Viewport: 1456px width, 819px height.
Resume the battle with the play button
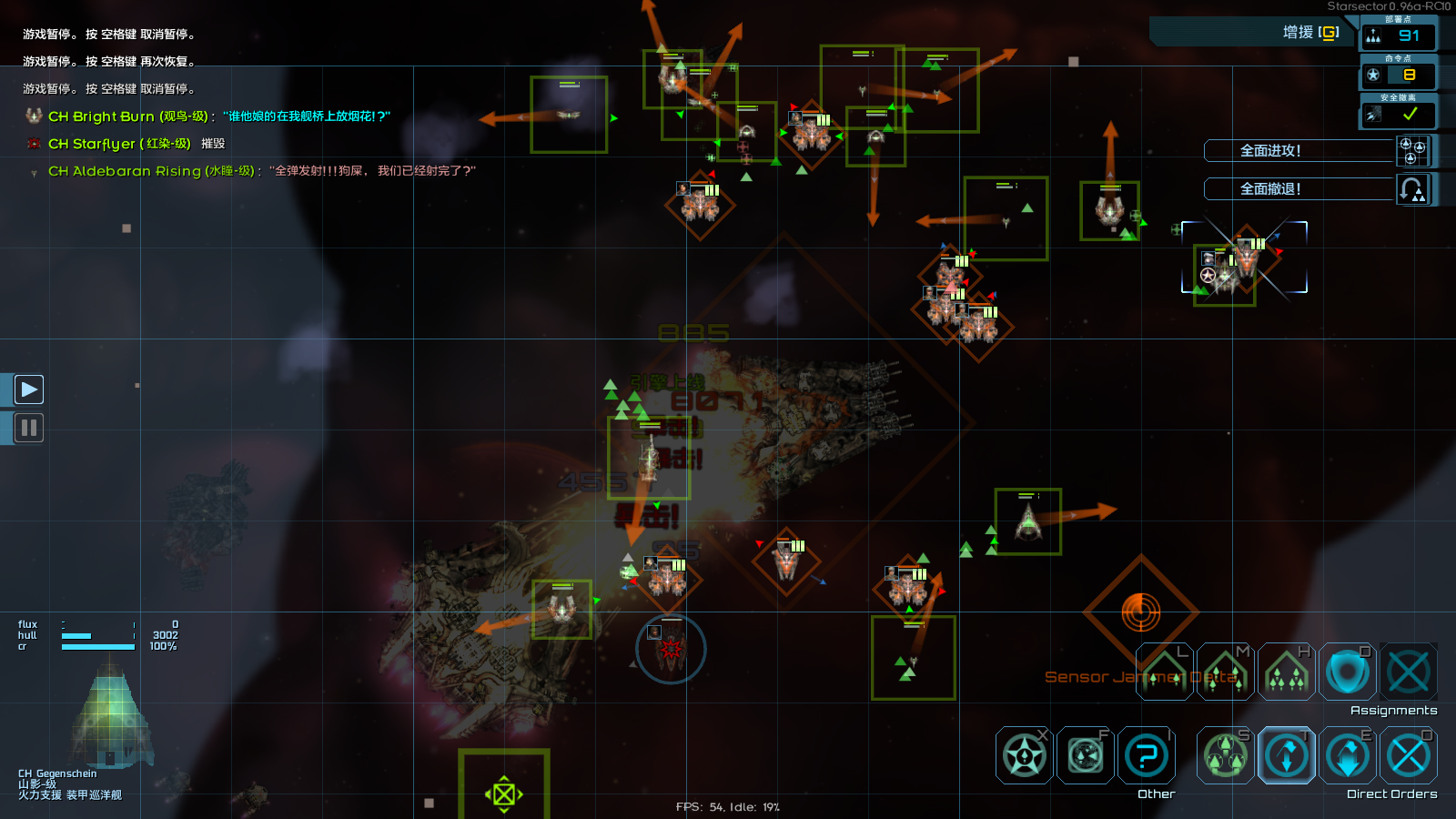[29, 389]
